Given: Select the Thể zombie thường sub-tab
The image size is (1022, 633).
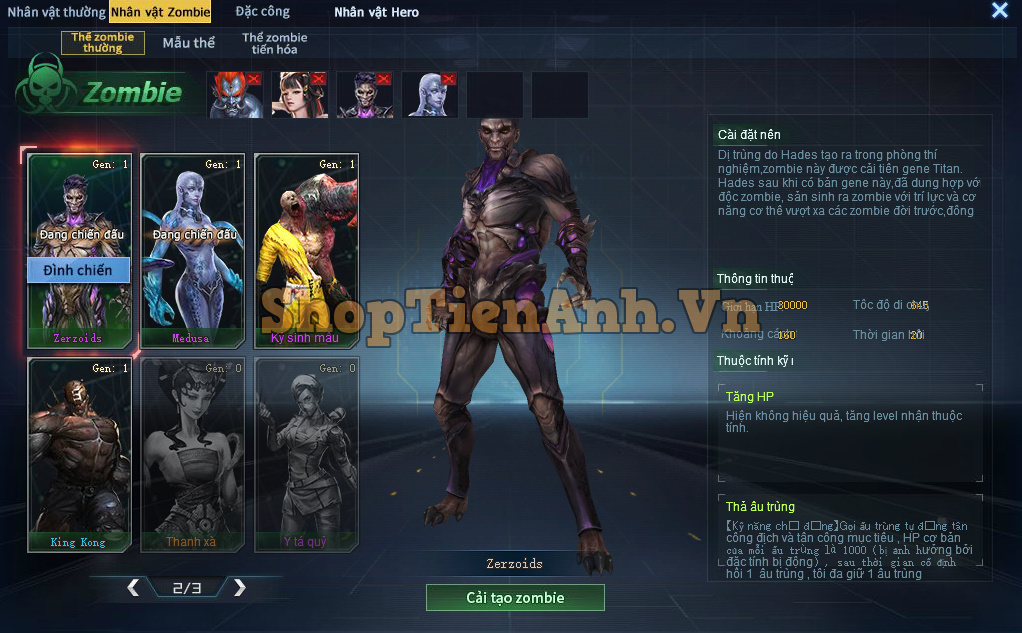Looking at the screenshot, I should click(x=103, y=42).
